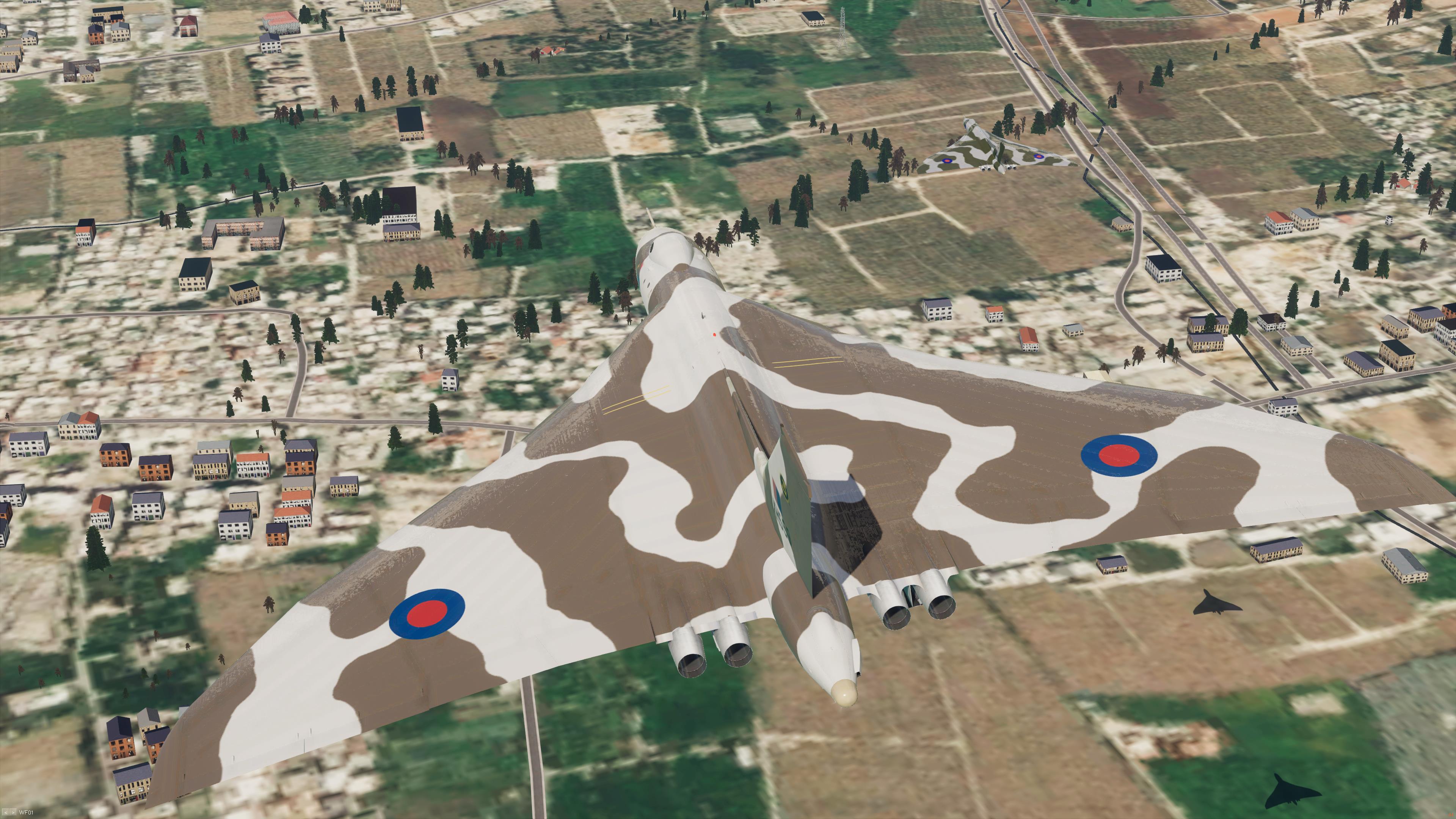Click the right arrow button beside WF01

coord(13,812)
